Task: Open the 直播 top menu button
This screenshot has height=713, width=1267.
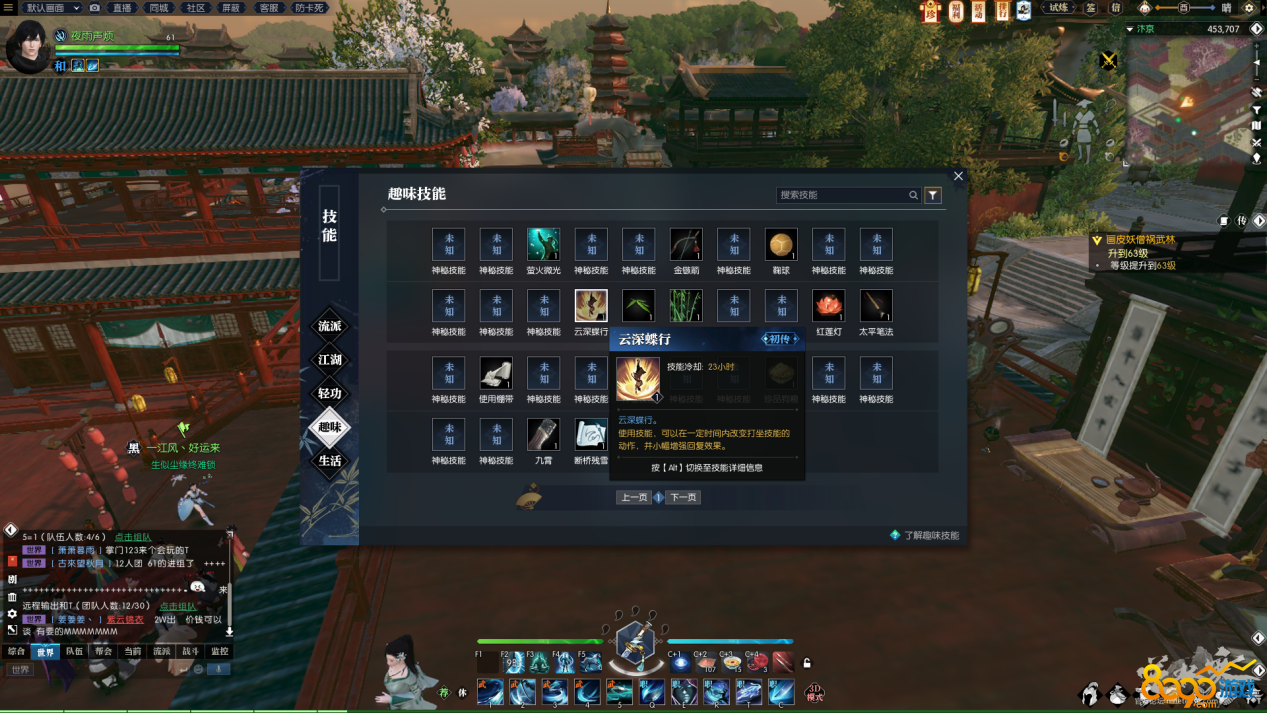Action: pos(122,7)
